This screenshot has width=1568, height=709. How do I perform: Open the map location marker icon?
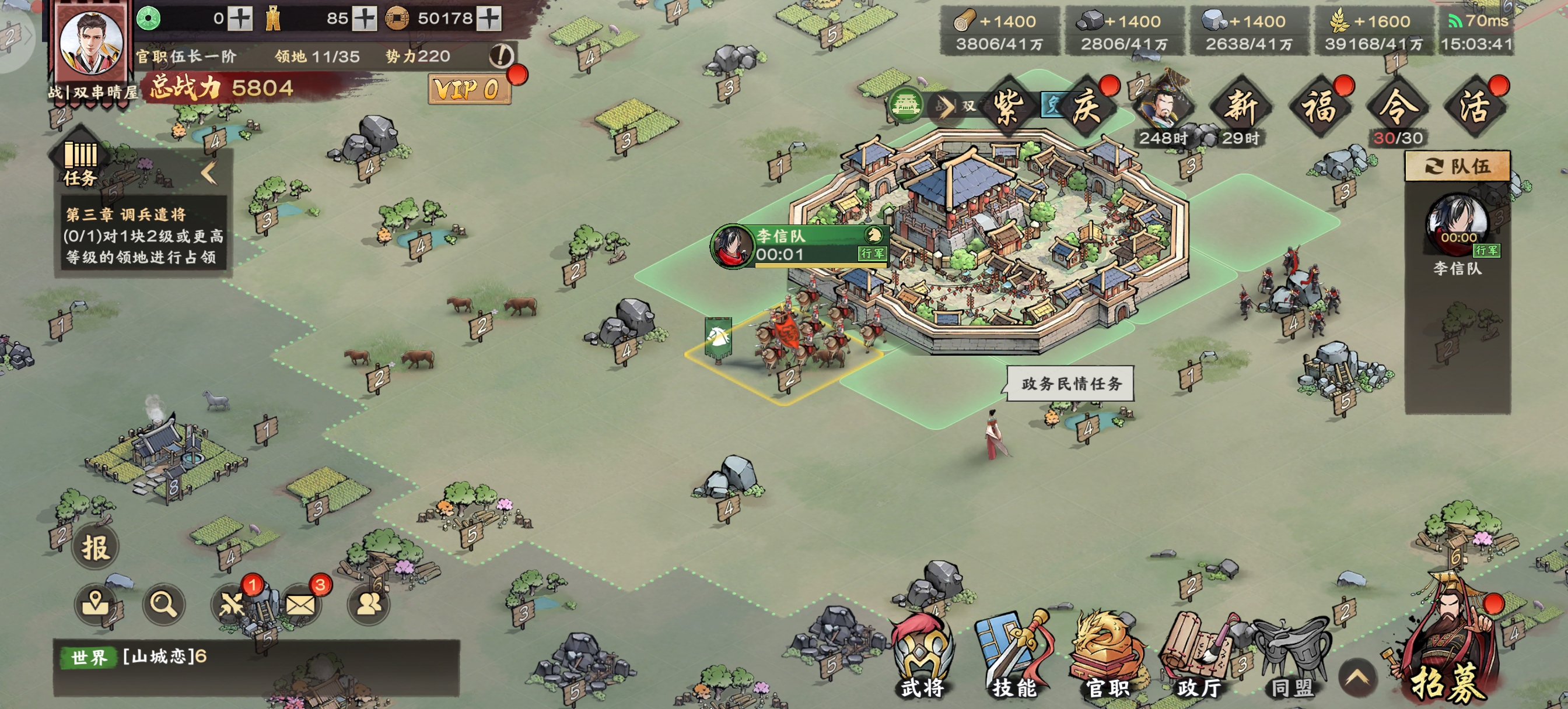95,604
